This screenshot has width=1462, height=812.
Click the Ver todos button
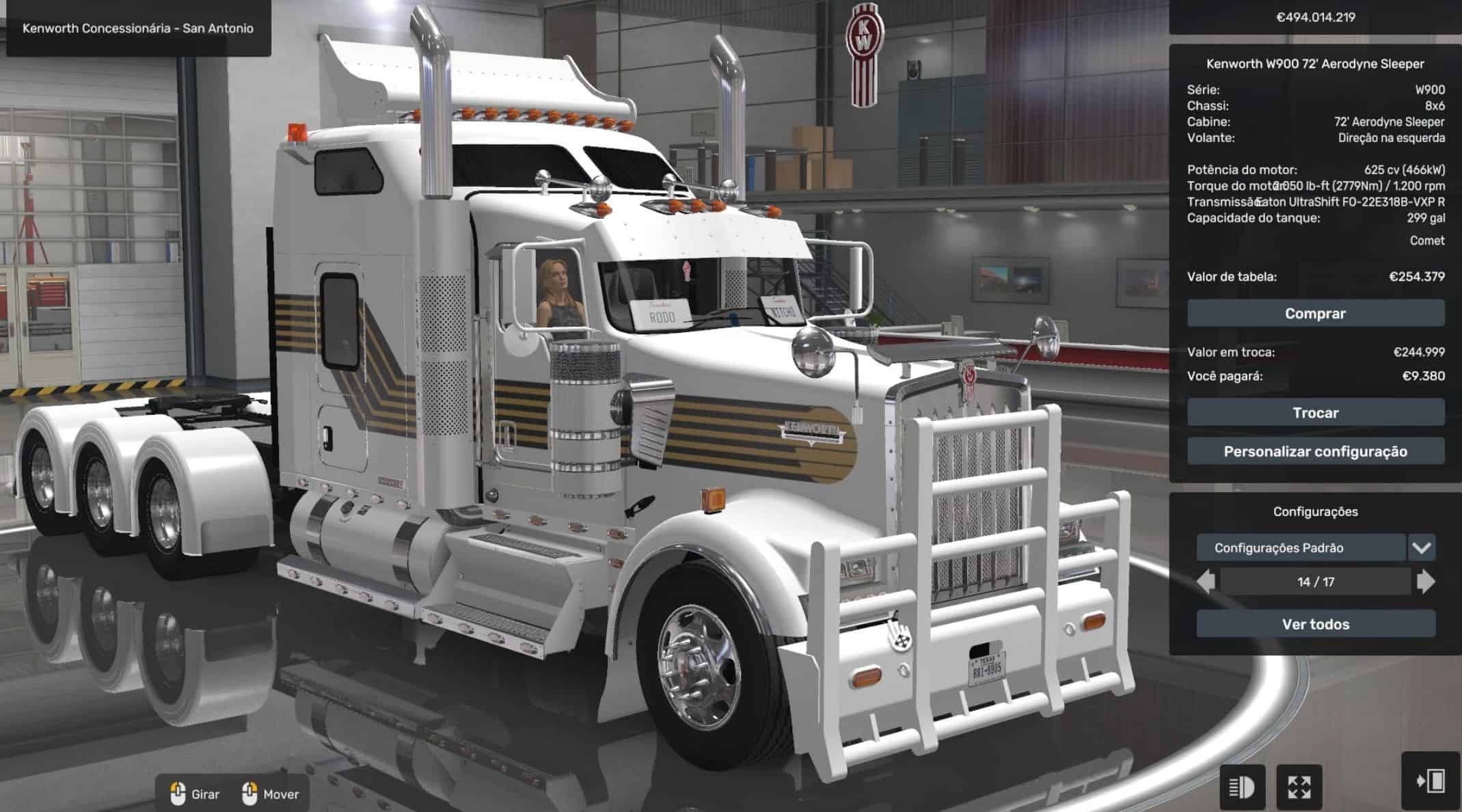(x=1316, y=624)
